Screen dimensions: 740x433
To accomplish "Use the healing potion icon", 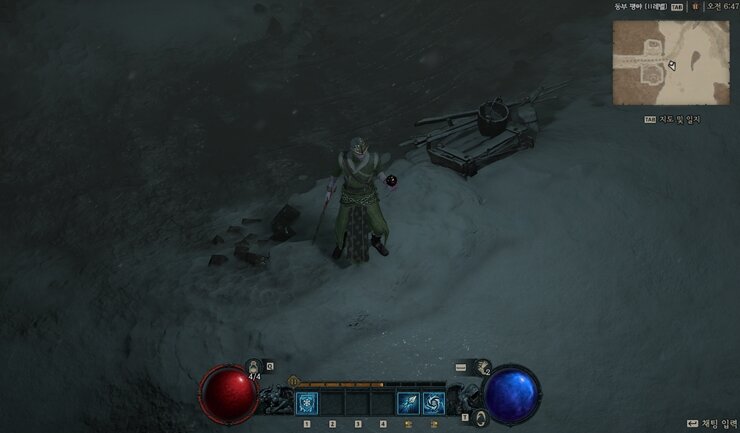I will tap(253, 368).
